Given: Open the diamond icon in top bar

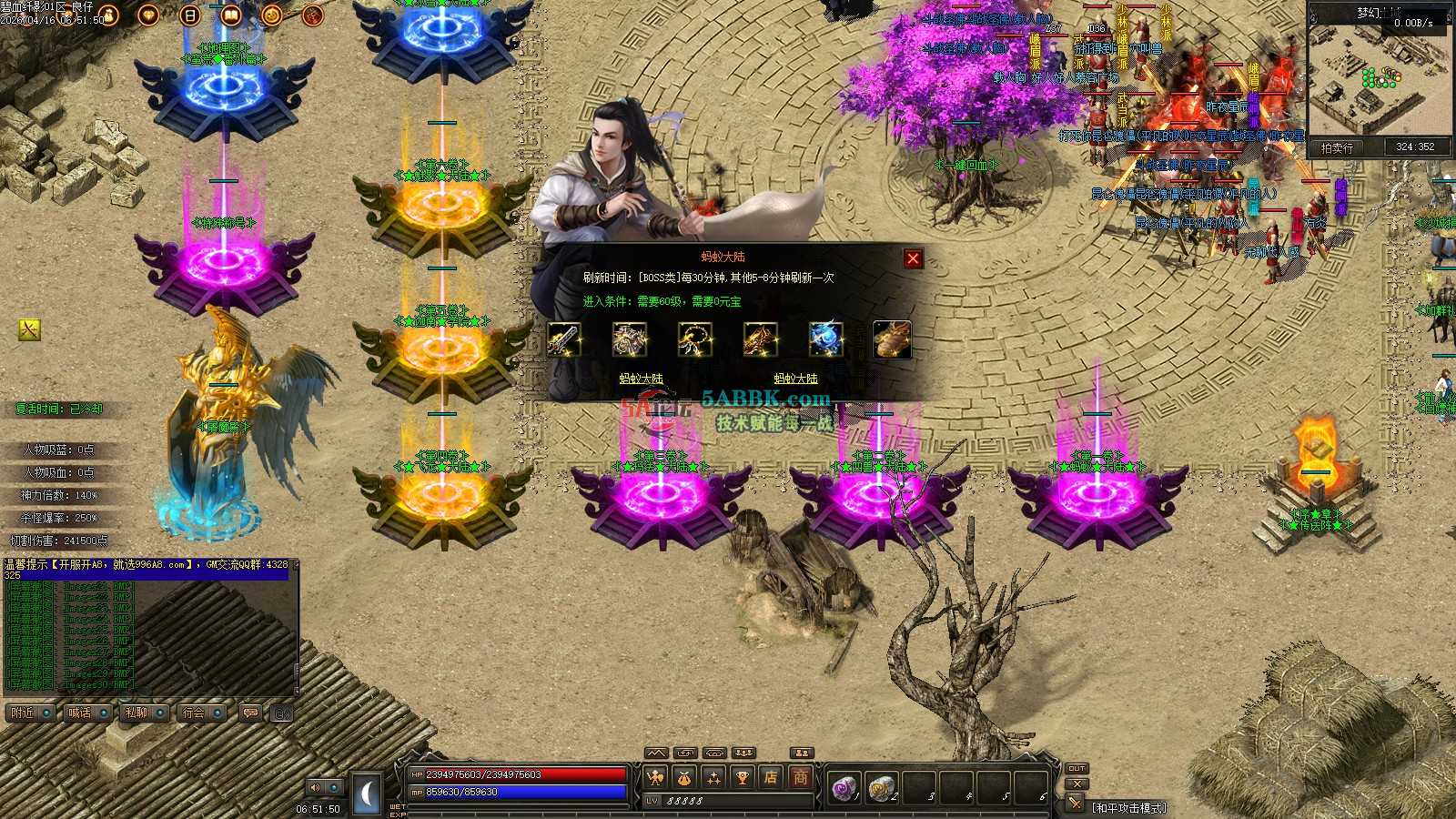Looking at the screenshot, I should (x=148, y=15).
